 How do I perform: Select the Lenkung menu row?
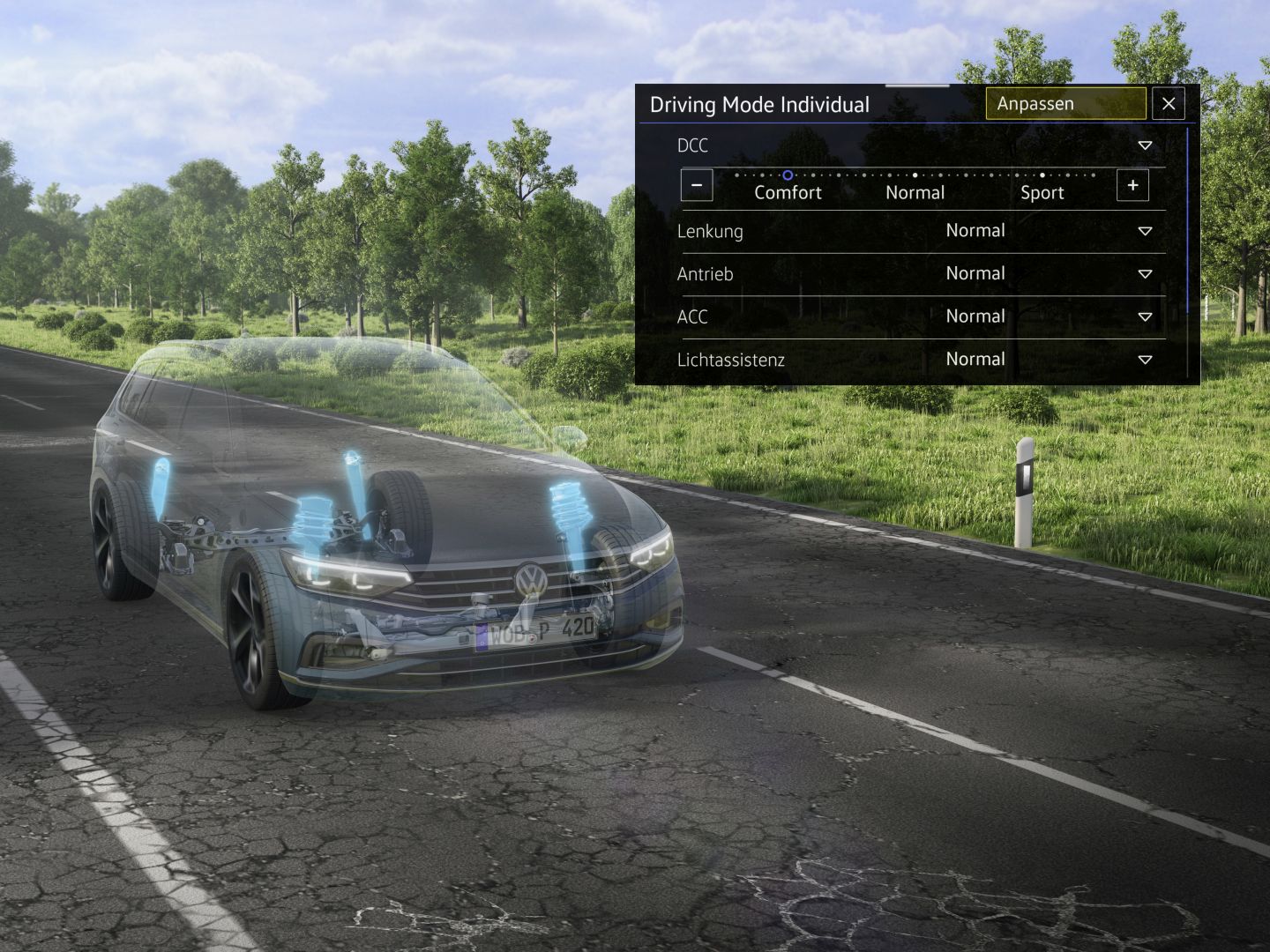click(x=710, y=231)
